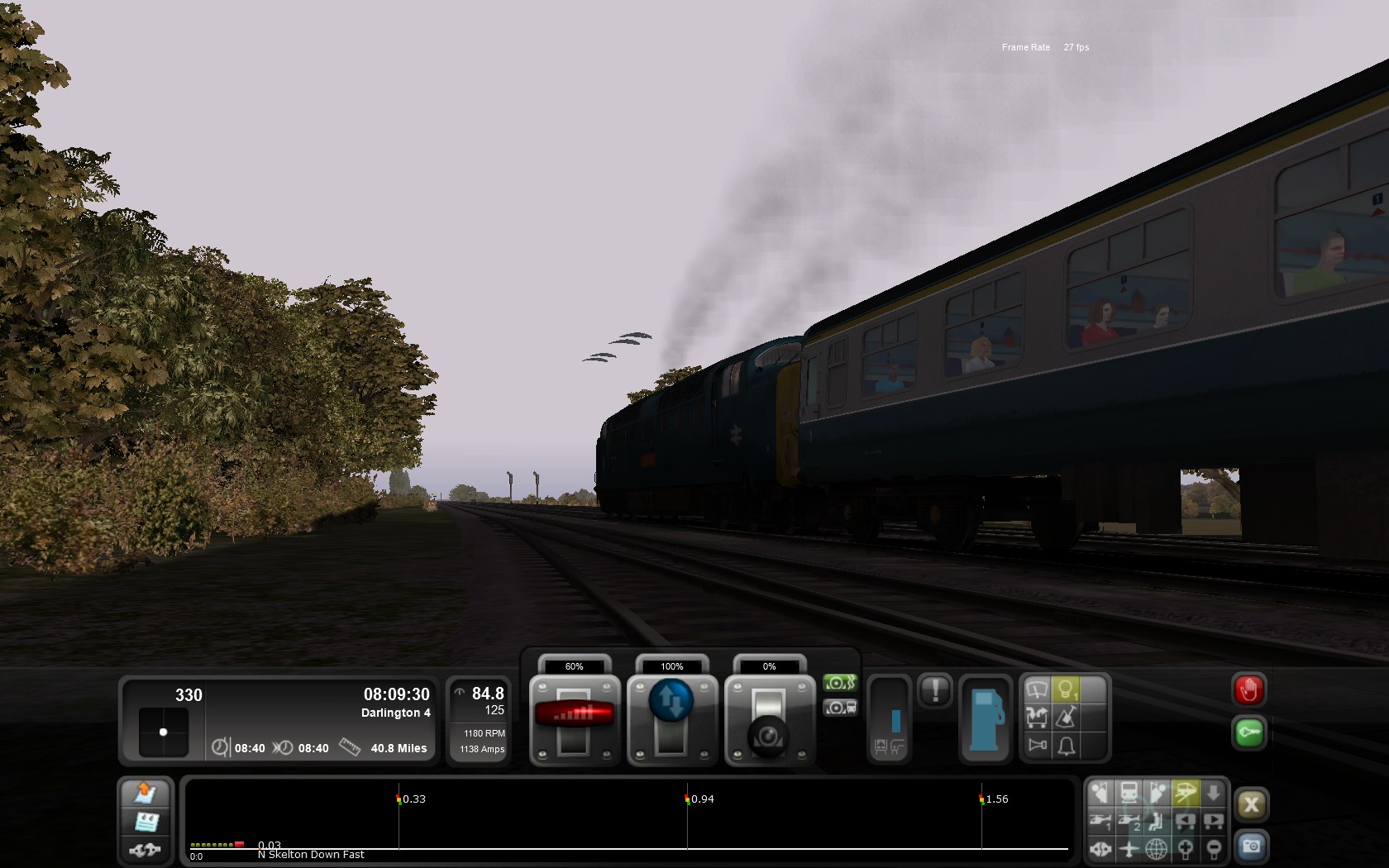Select the helicopter camera 1 view
The image size is (1389, 868).
[x=1100, y=821]
